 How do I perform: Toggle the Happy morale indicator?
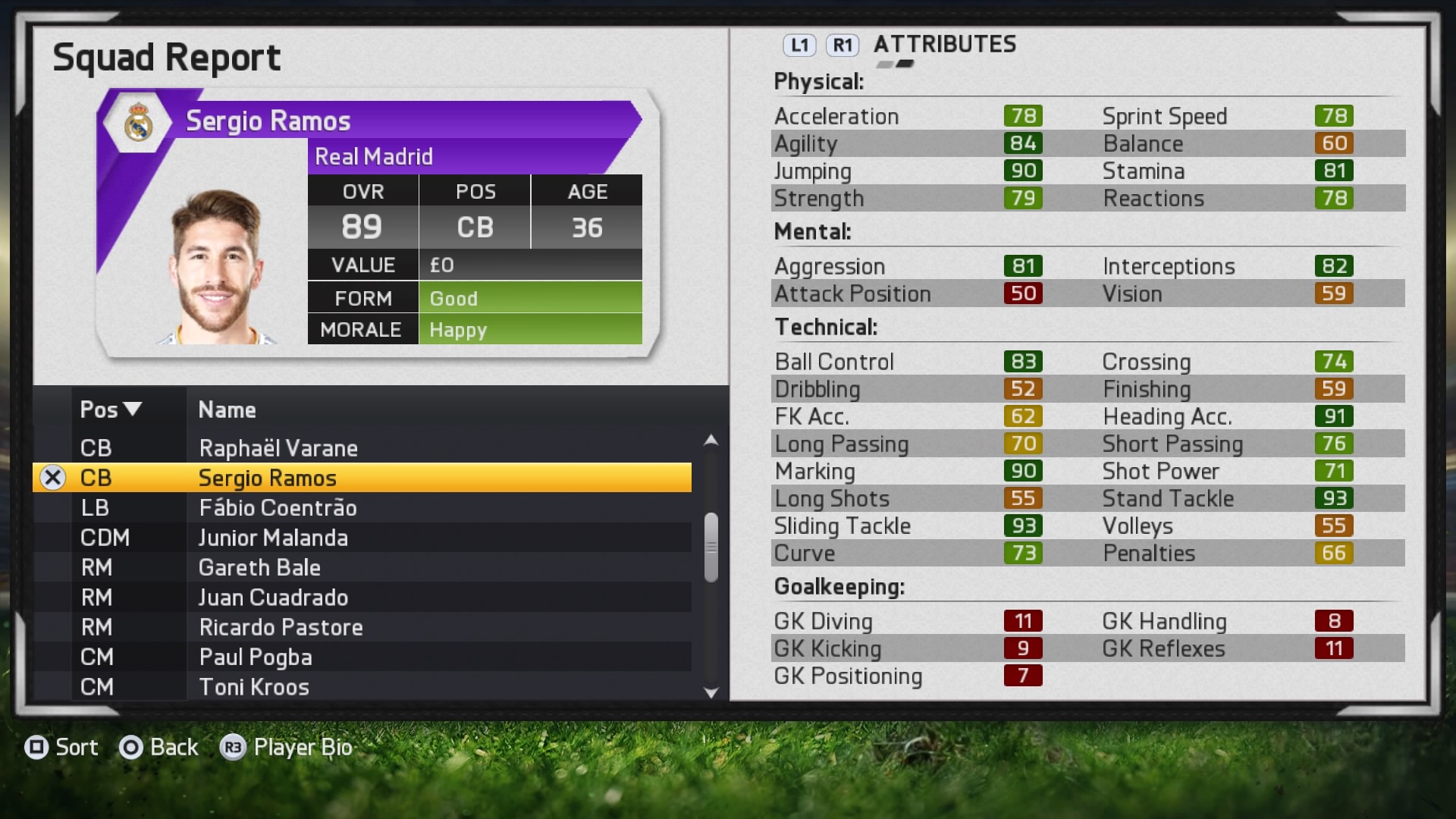[531, 329]
